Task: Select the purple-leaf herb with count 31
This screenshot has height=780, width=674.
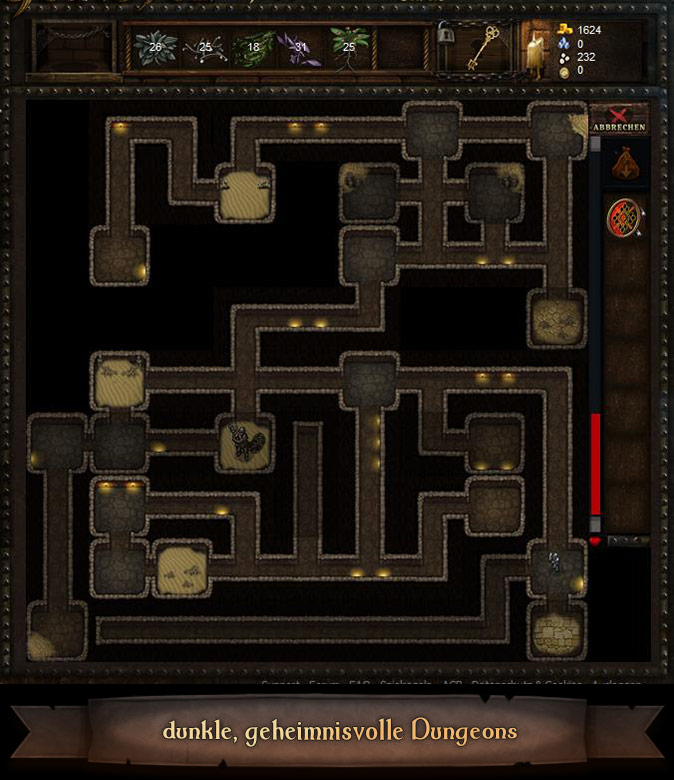Action: 300,46
